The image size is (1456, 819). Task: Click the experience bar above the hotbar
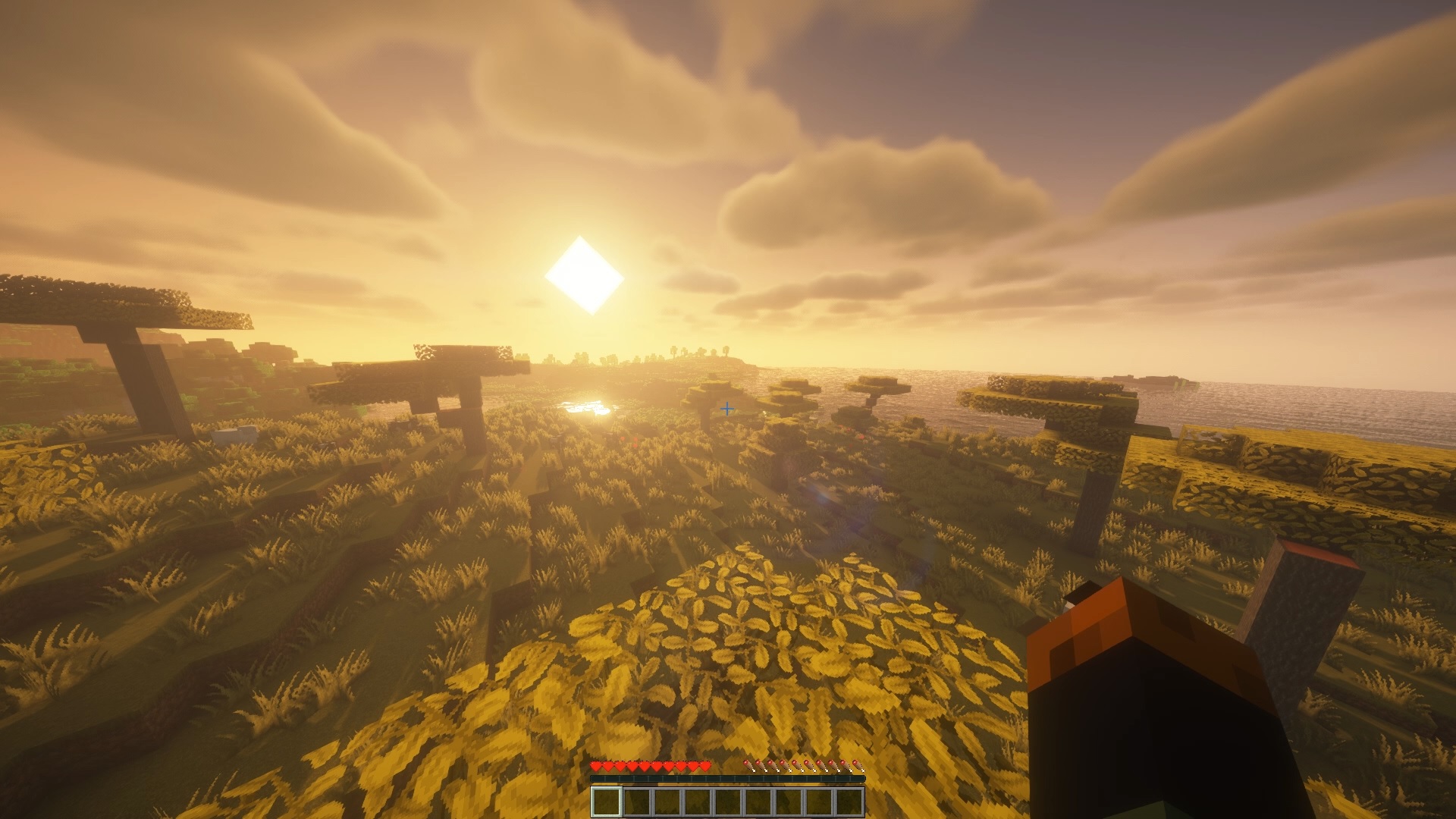[x=728, y=779]
